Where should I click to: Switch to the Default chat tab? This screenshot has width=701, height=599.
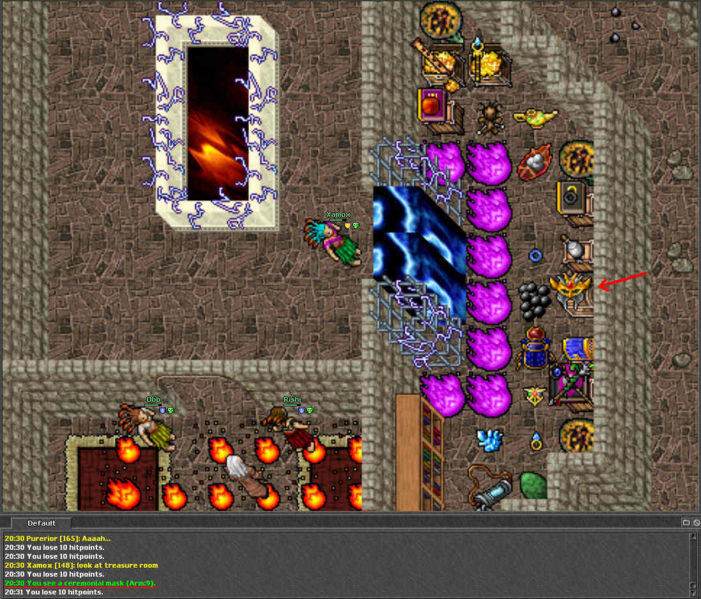click(41, 523)
